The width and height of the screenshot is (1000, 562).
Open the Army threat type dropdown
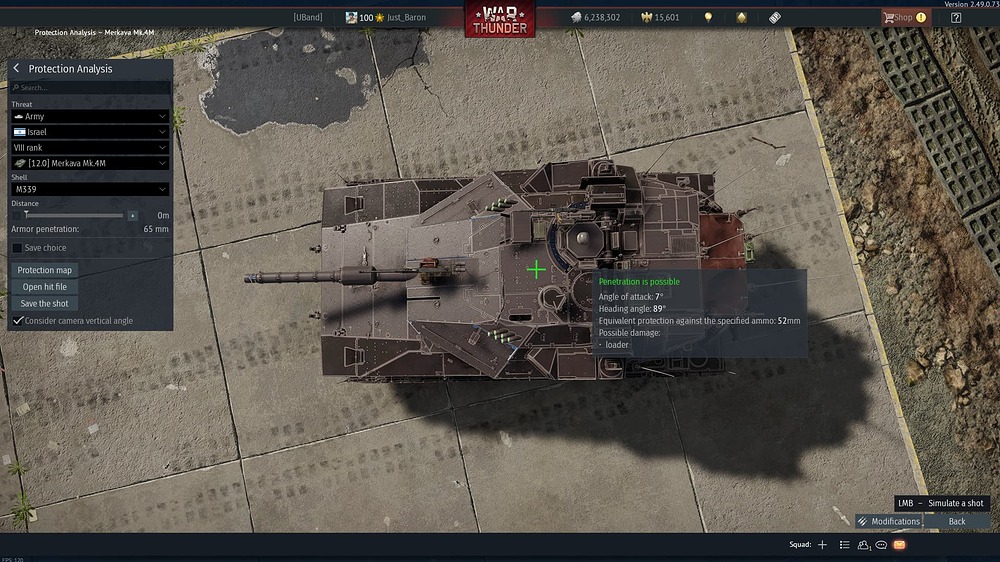pyautogui.click(x=90, y=117)
